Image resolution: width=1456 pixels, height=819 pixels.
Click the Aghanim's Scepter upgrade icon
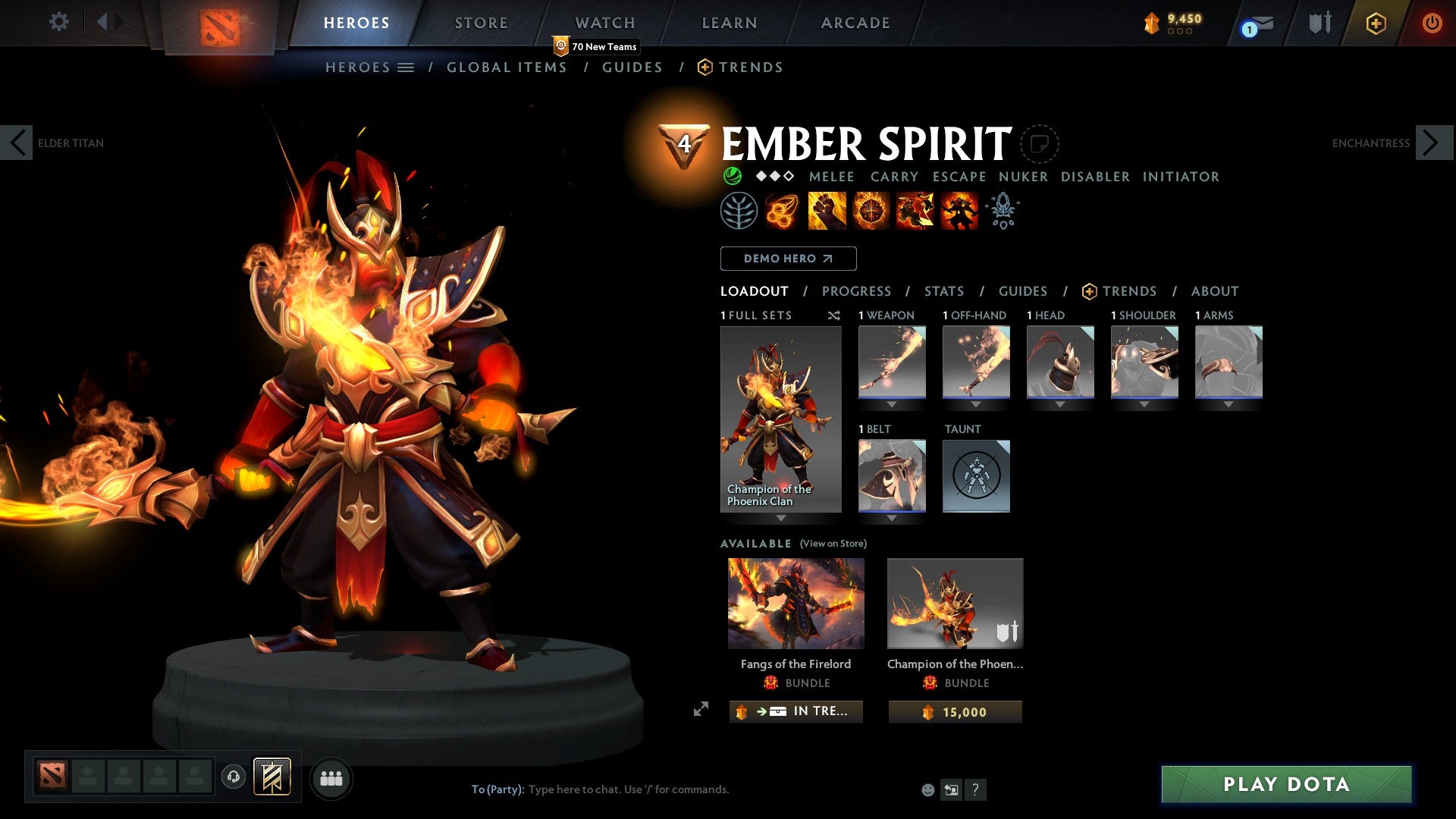(1003, 211)
